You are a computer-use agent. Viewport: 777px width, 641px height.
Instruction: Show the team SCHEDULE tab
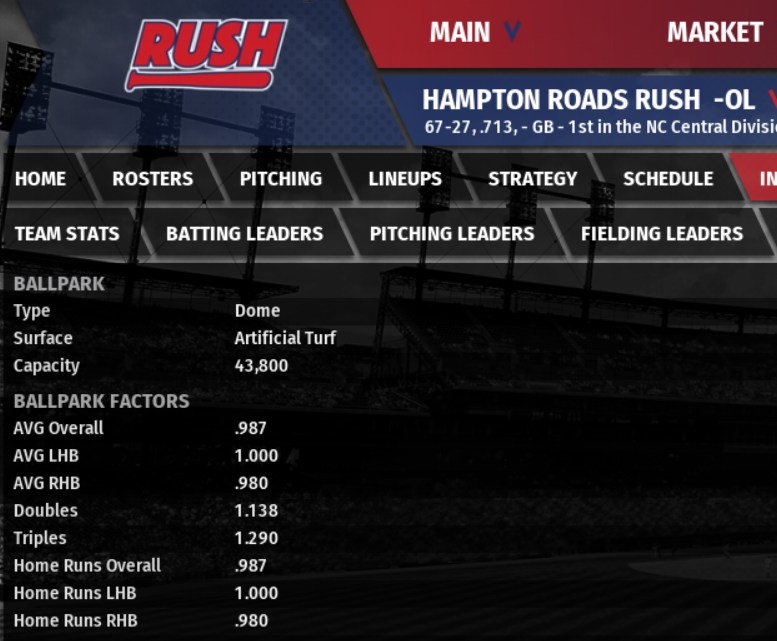(x=668, y=179)
